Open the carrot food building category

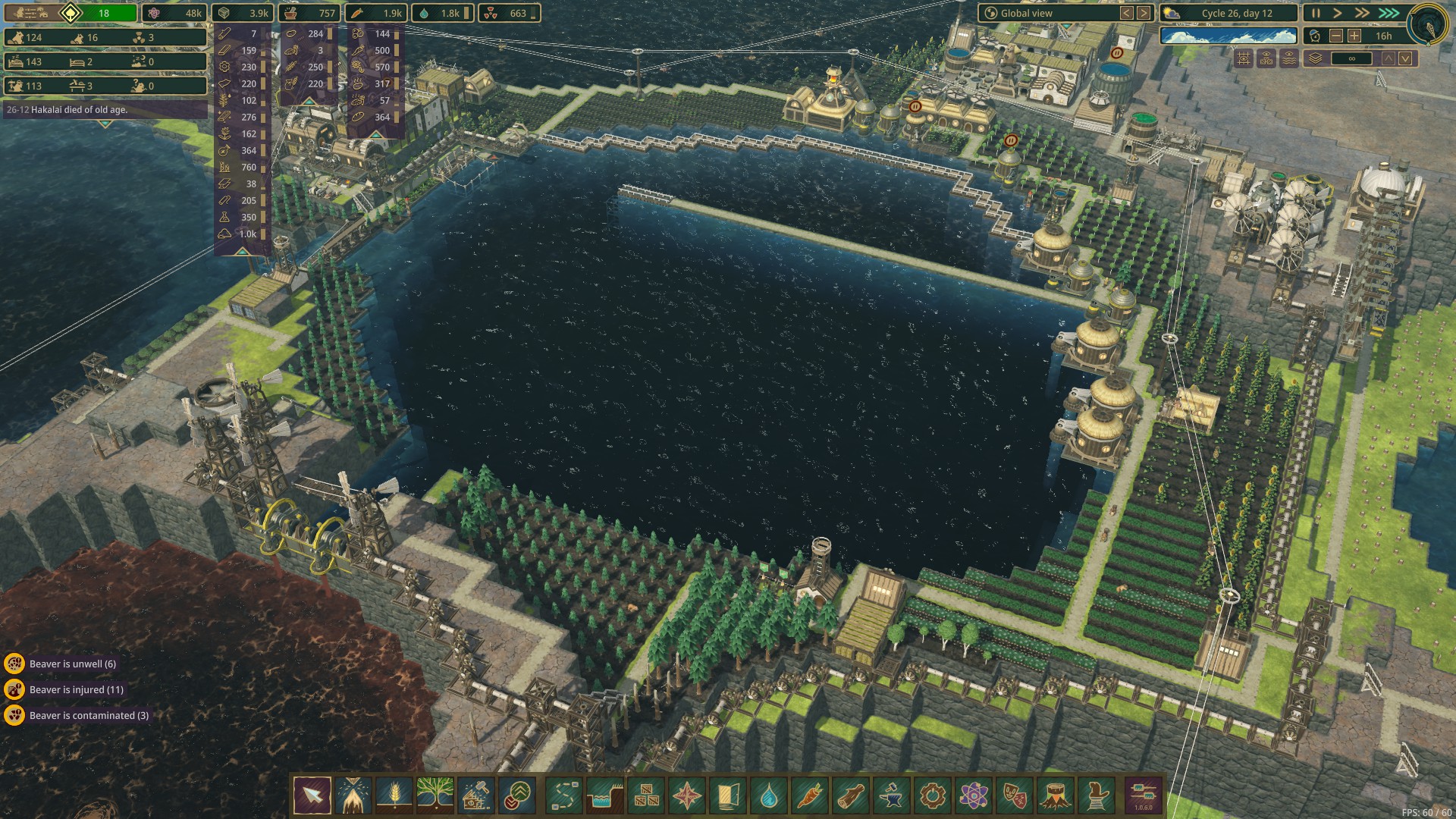809,795
